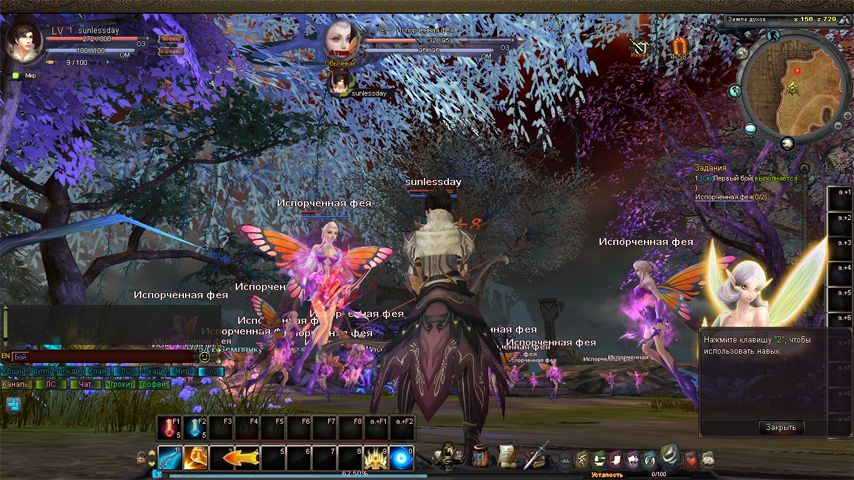Open the Каналы chat channels button
Image resolution: width=854 pixels, height=480 pixels.
pyautogui.click(x=17, y=384)
